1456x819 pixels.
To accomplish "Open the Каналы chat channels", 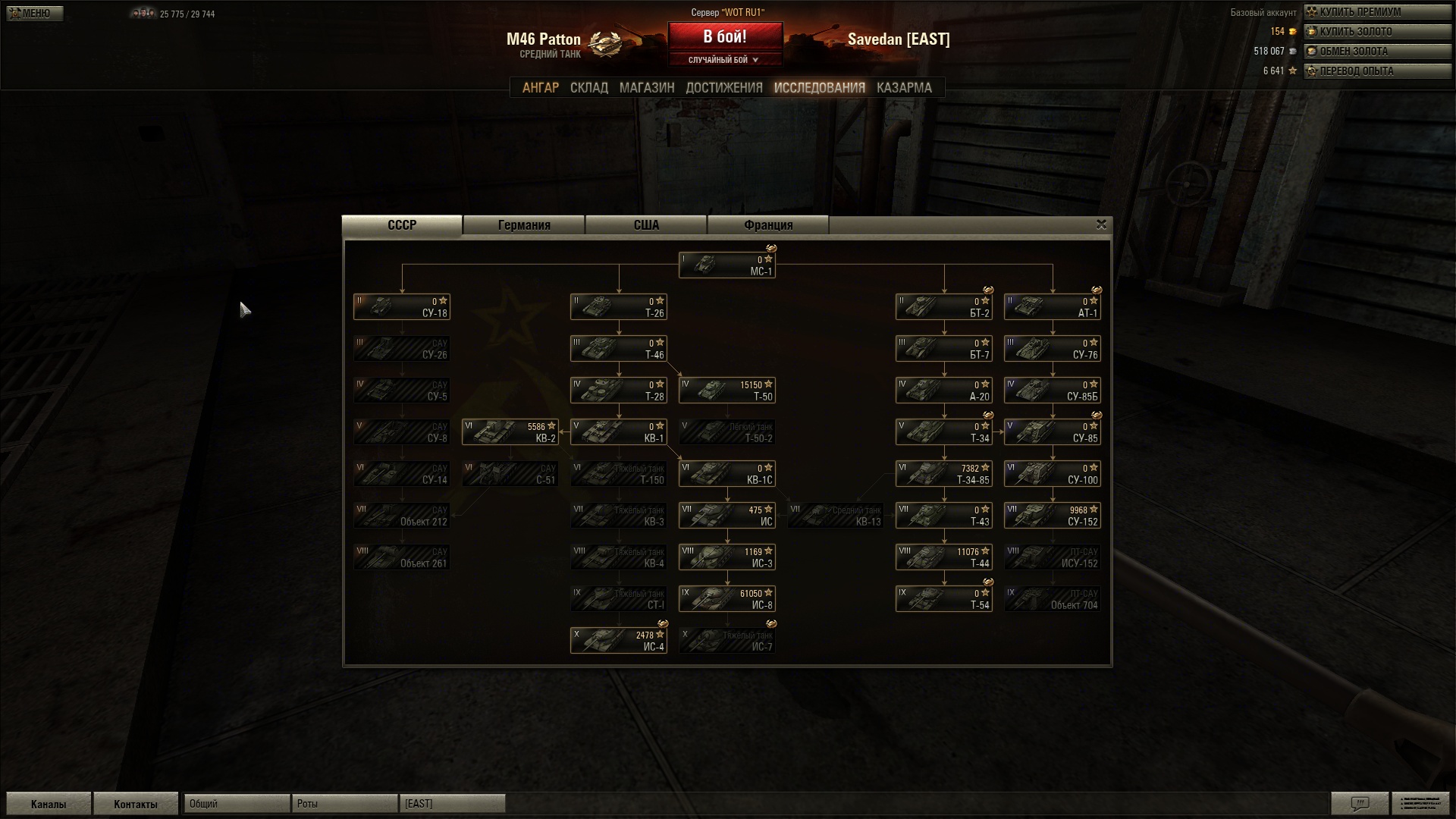I will click(49, 804).
